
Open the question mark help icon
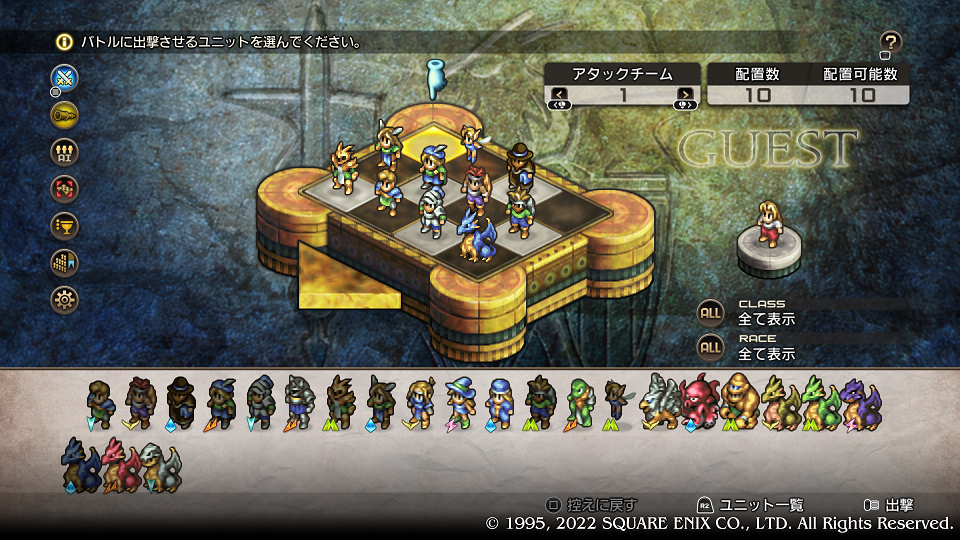point(891,42)
